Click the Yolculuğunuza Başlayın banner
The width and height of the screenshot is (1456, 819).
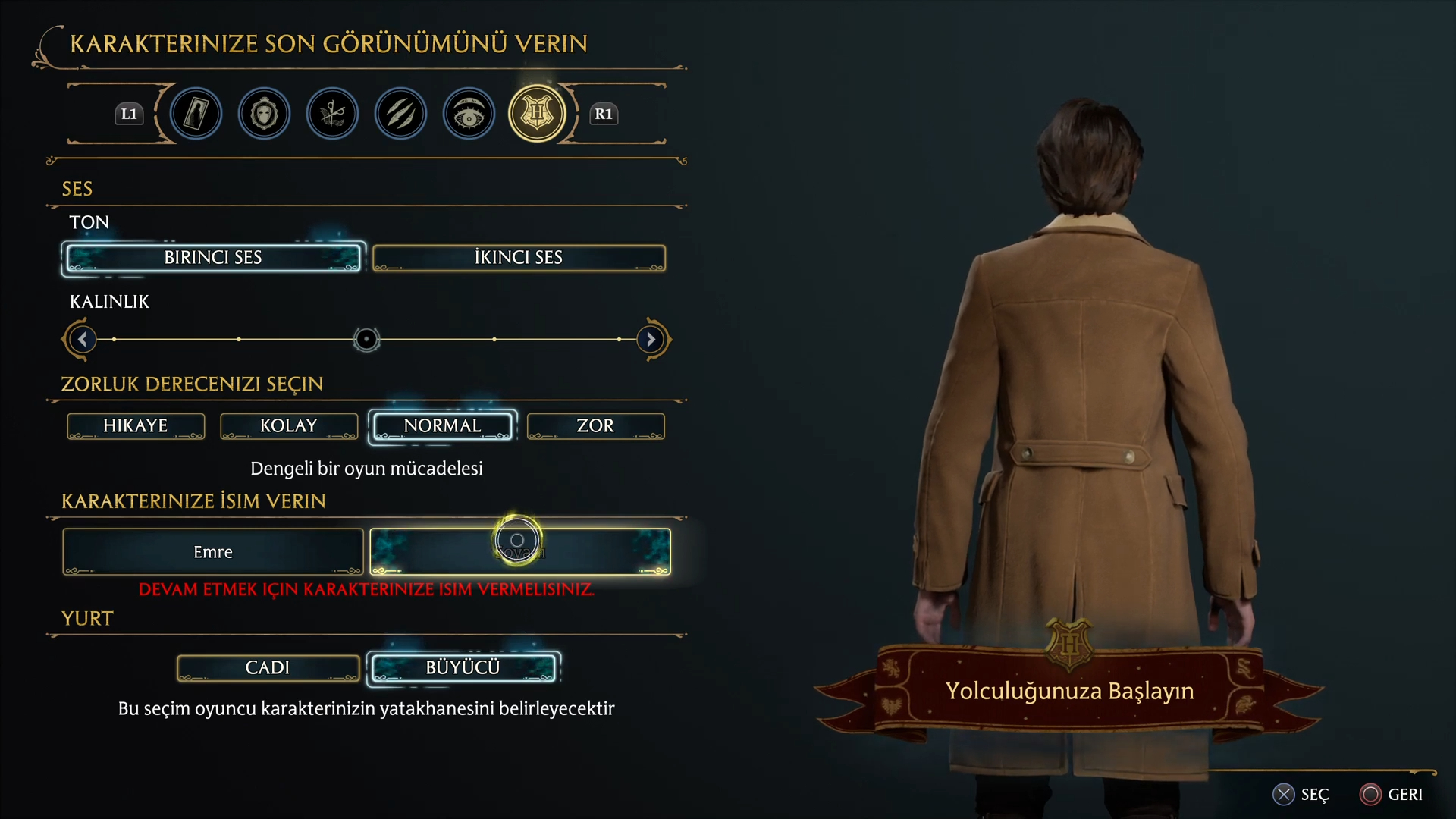pos(1069,691)
